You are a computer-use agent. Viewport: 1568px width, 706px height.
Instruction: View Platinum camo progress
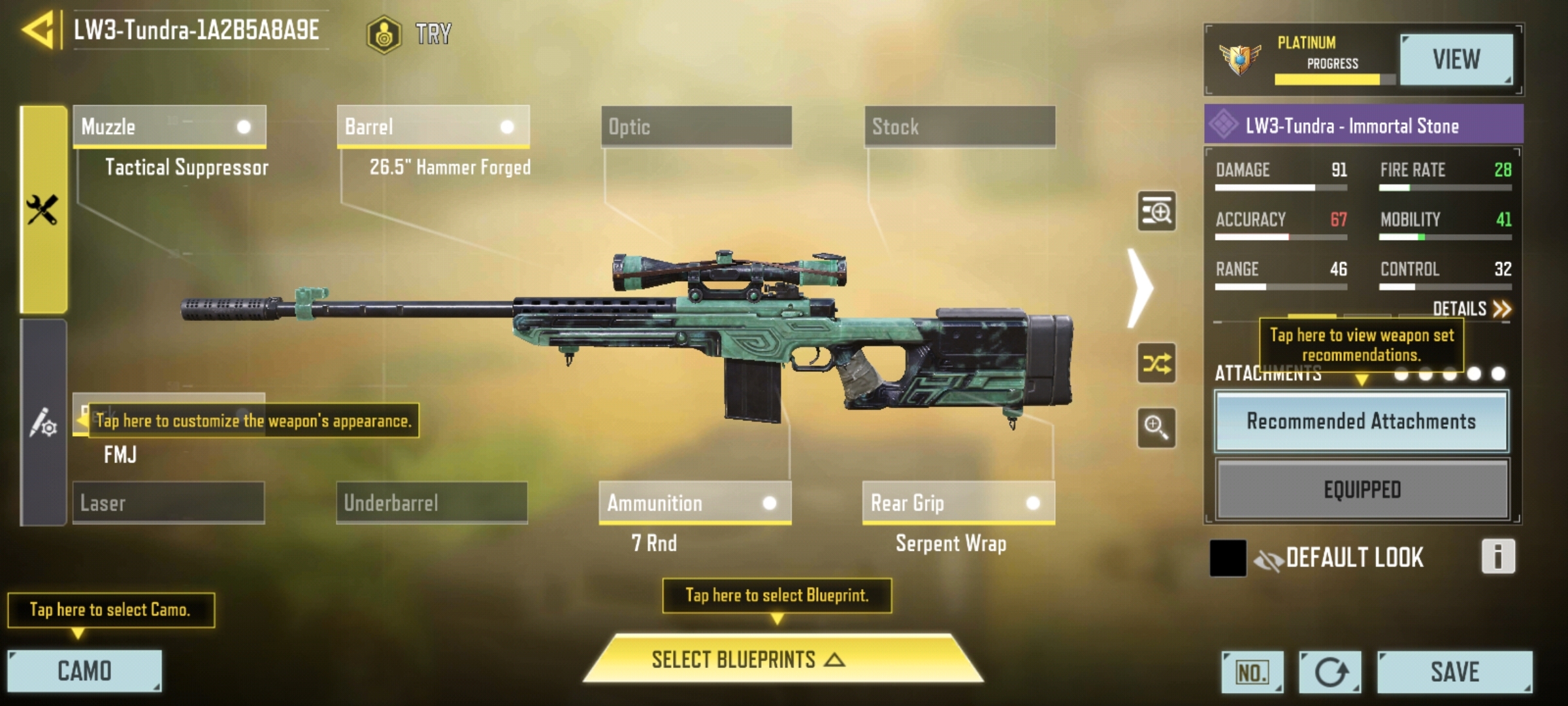point(1456,60)
